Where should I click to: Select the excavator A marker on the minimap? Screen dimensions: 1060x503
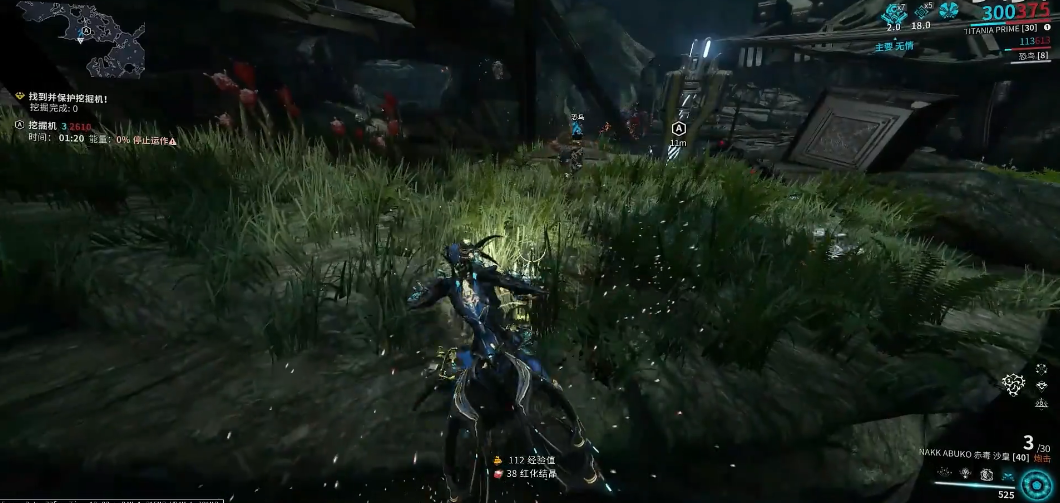pyautogui.click(x=86, y=30)
